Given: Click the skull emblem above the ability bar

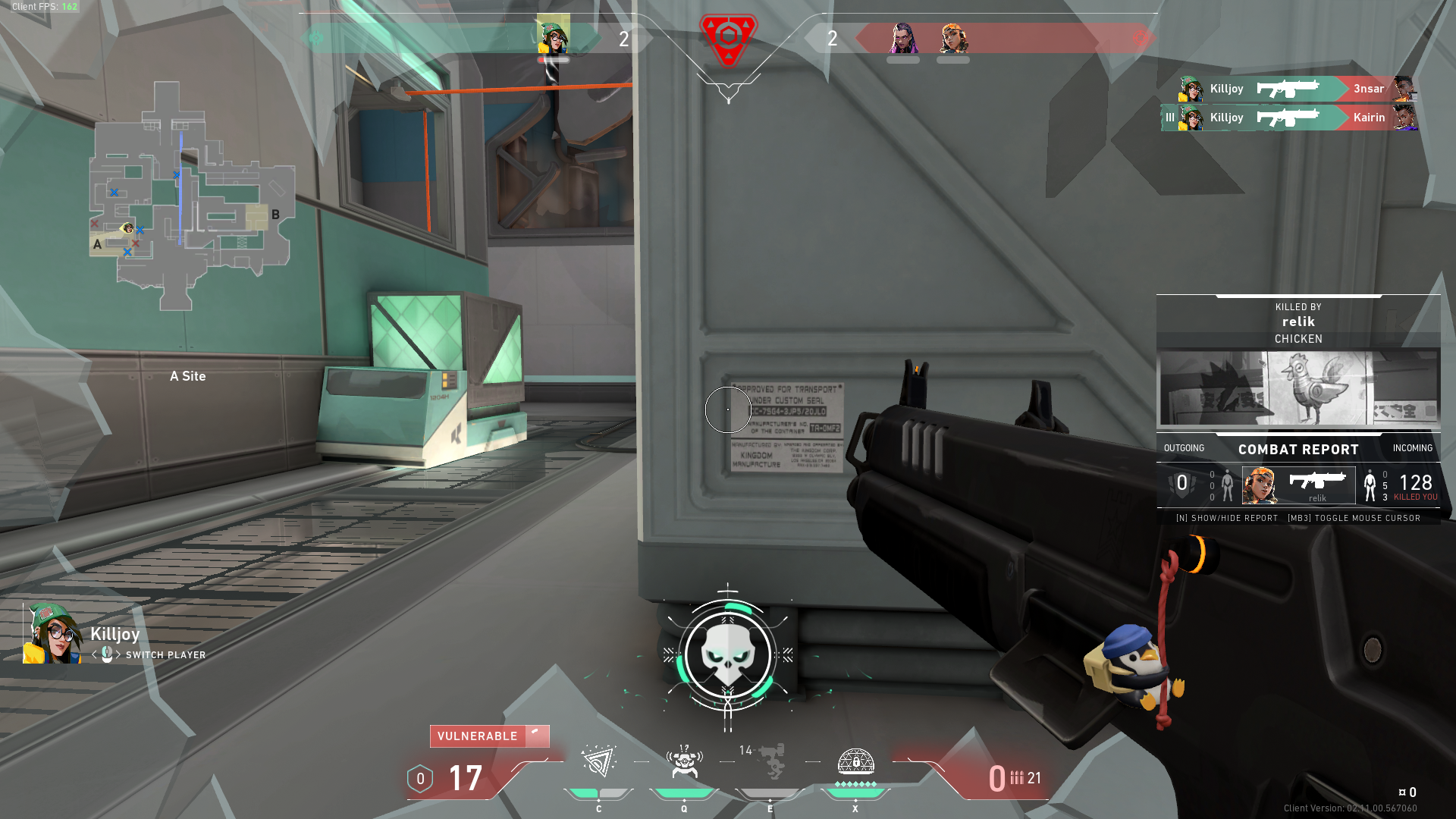Looking at the screenshot, I should coord(727,655).
